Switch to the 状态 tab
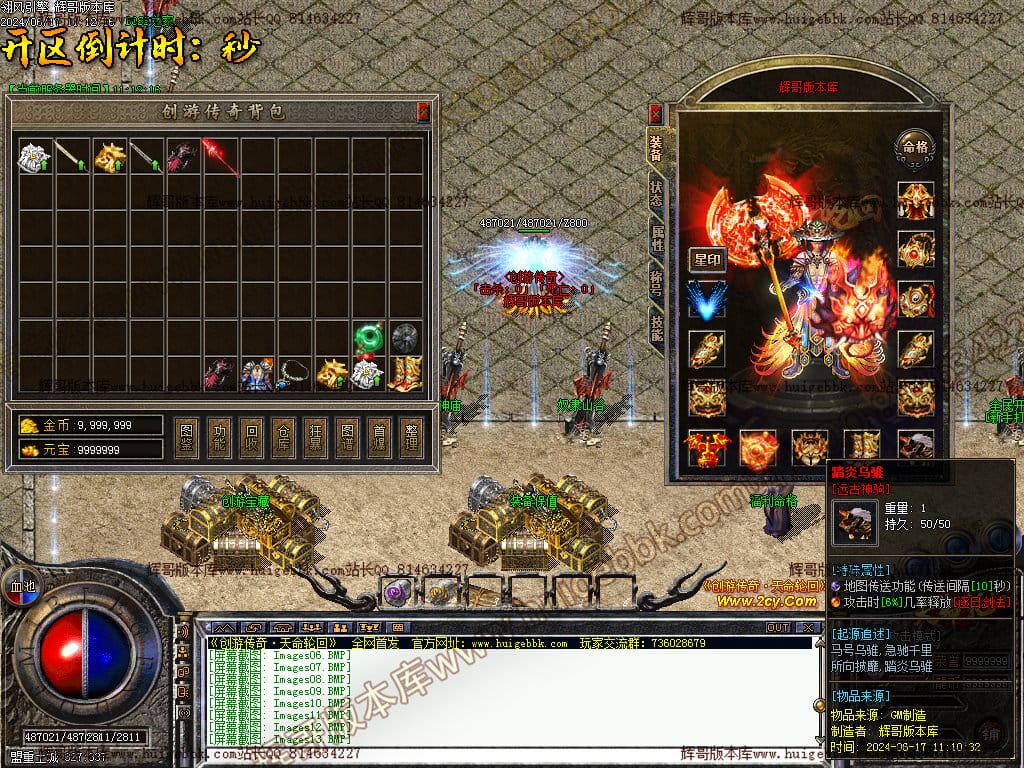 click(656, 194)
